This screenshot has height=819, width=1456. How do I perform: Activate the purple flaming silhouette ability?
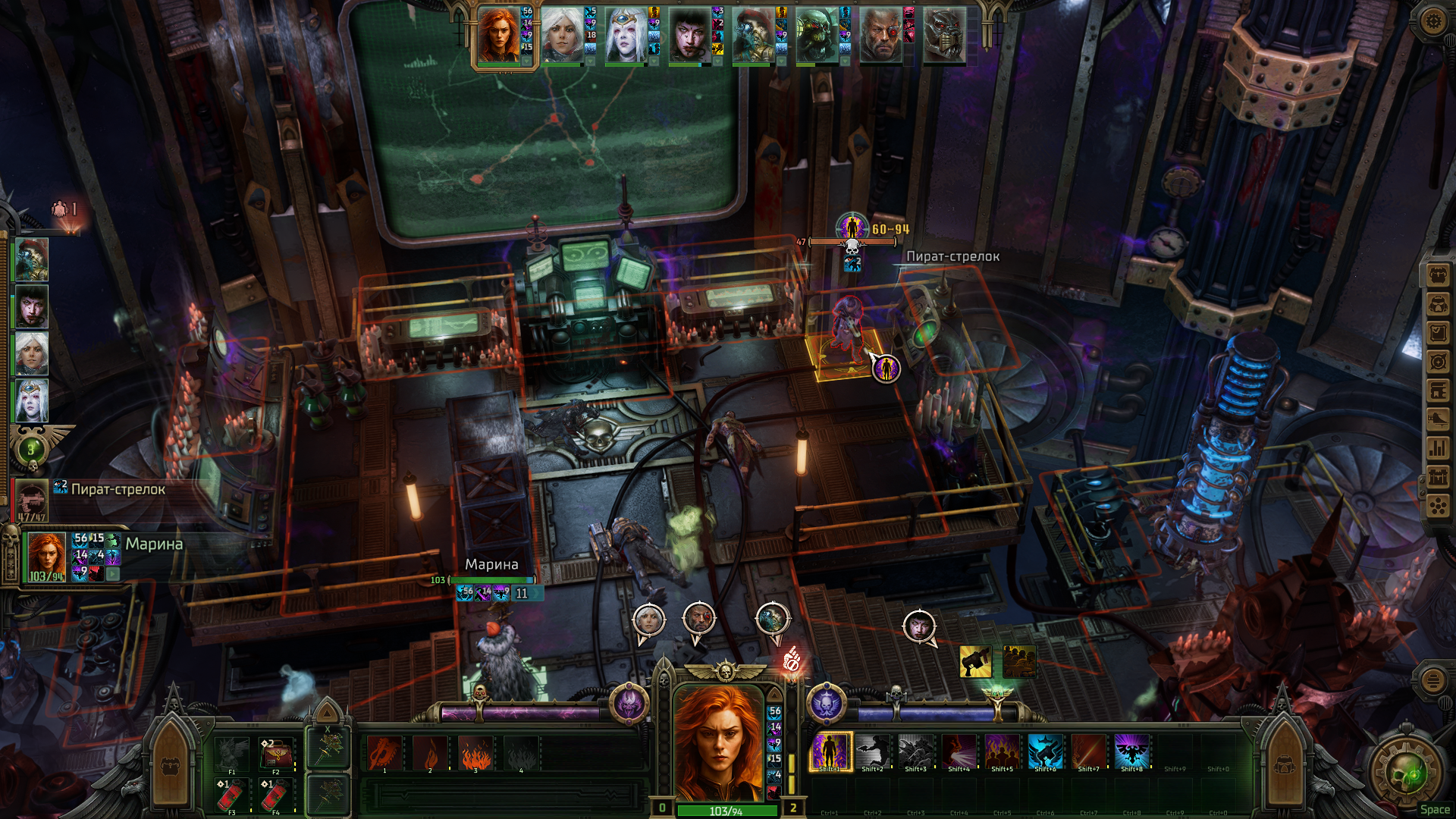click(831, 752)
